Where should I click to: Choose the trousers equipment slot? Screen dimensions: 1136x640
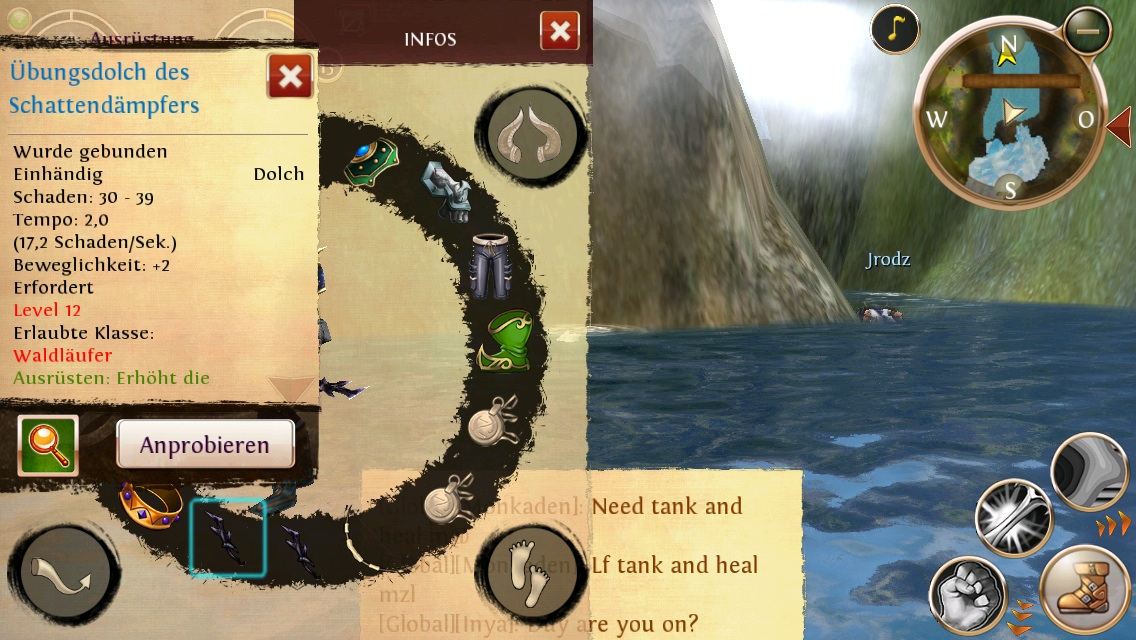point(492,265)
